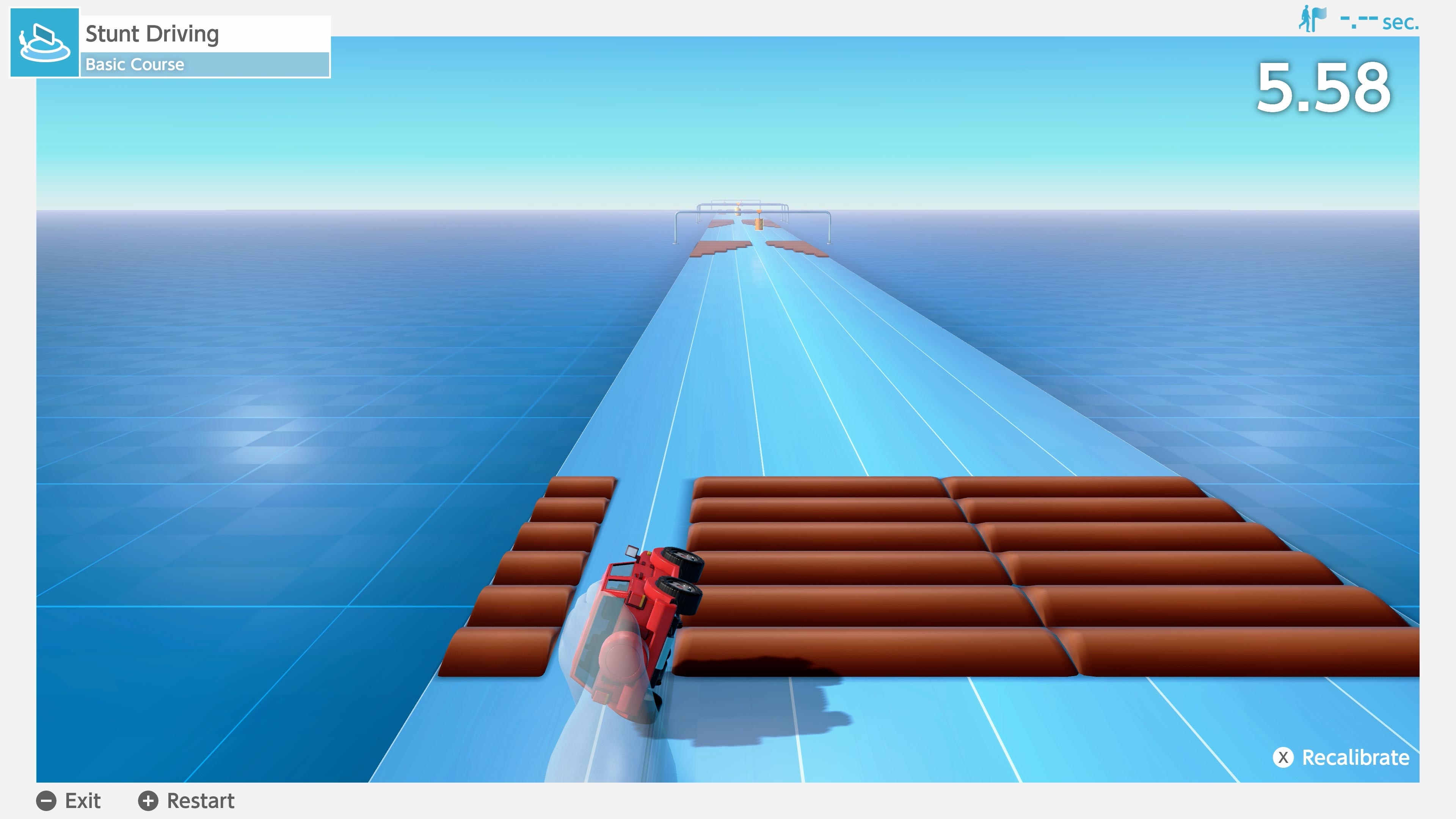This screenshot has width=1456, height=819.
Task: Select the best-time flag icon
Action: tap(1318, 18)
